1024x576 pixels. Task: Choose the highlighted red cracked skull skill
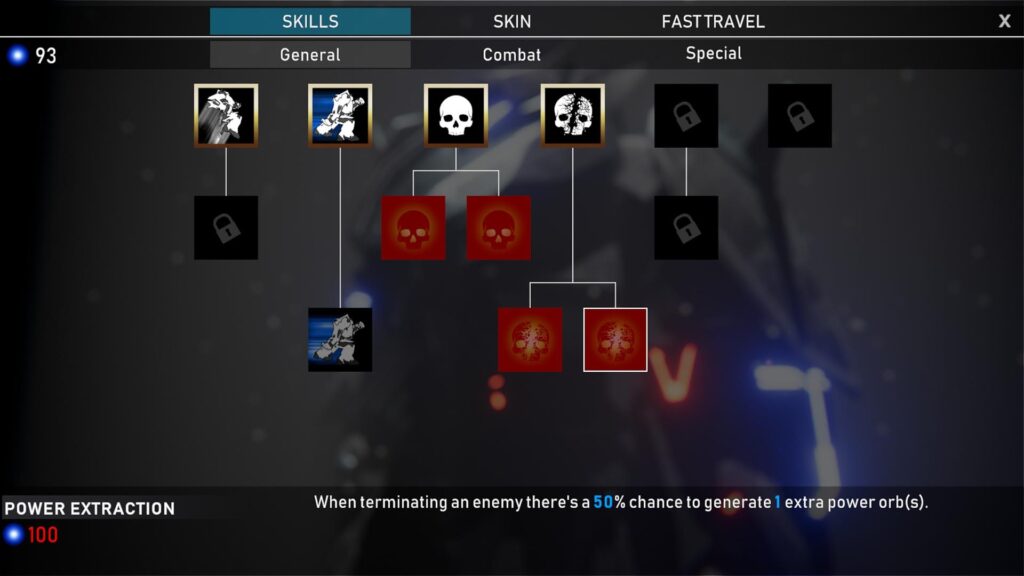pos(615,340)
